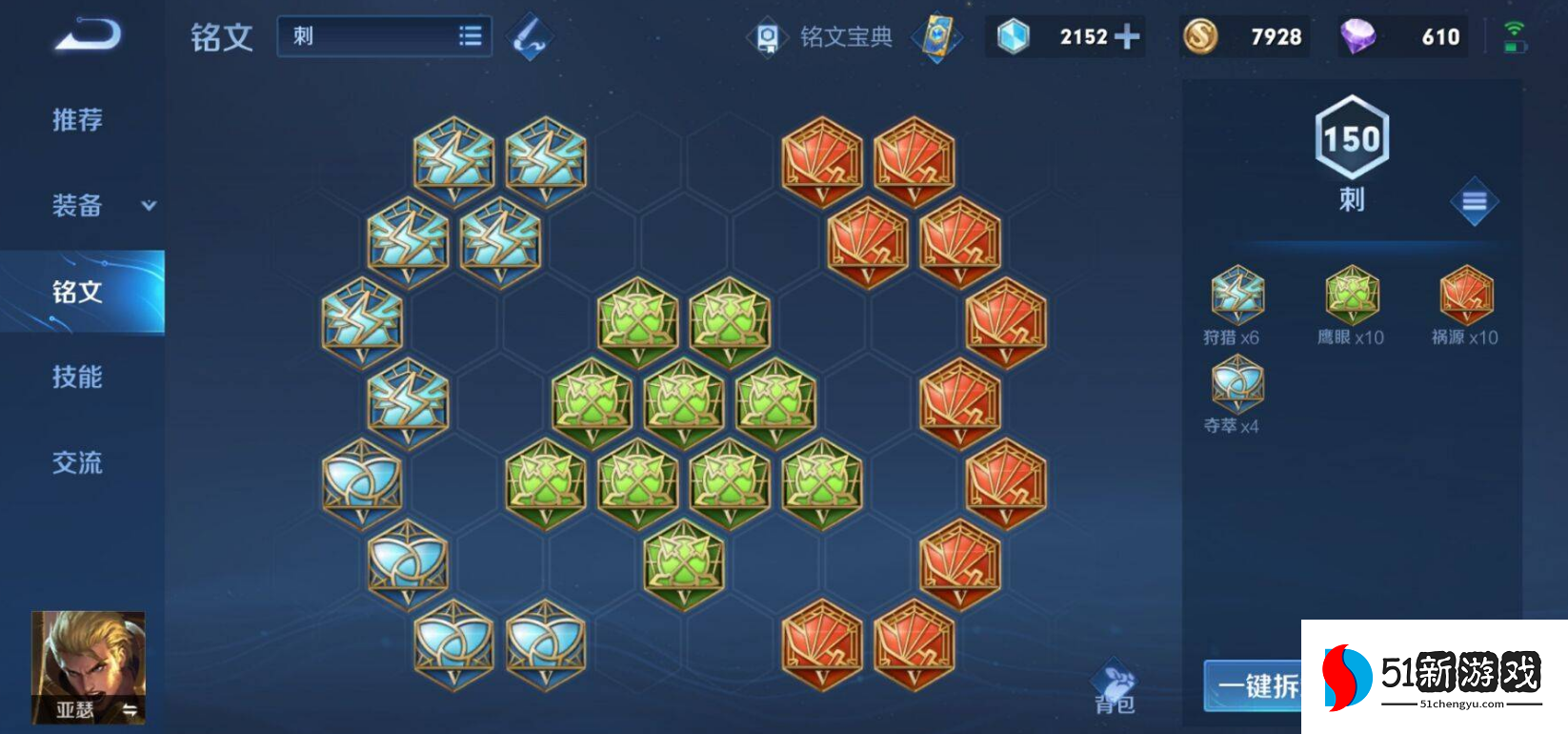Open the blue list menu icon
Screen dimensions: 1568x734
pyautogui.click(x=1474, y=201)
